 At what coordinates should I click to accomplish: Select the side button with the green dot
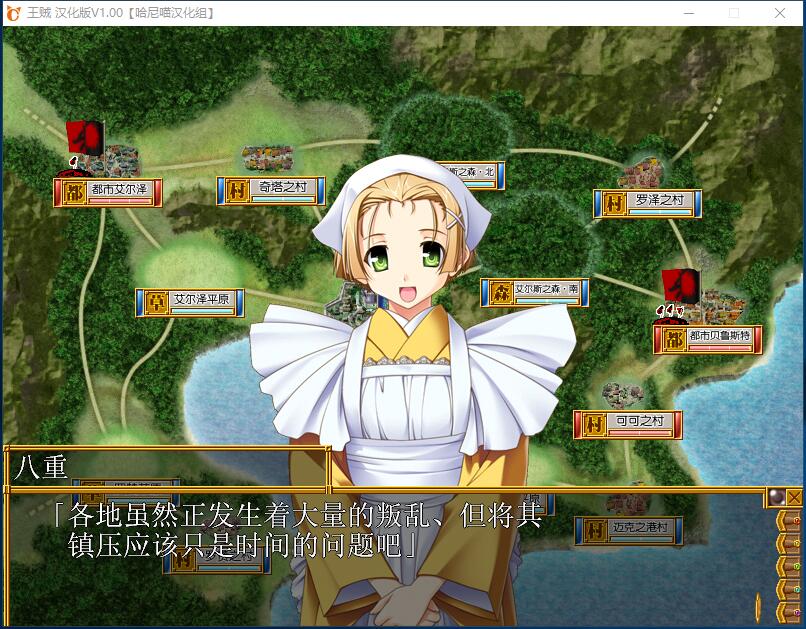(x=790, y=564)
